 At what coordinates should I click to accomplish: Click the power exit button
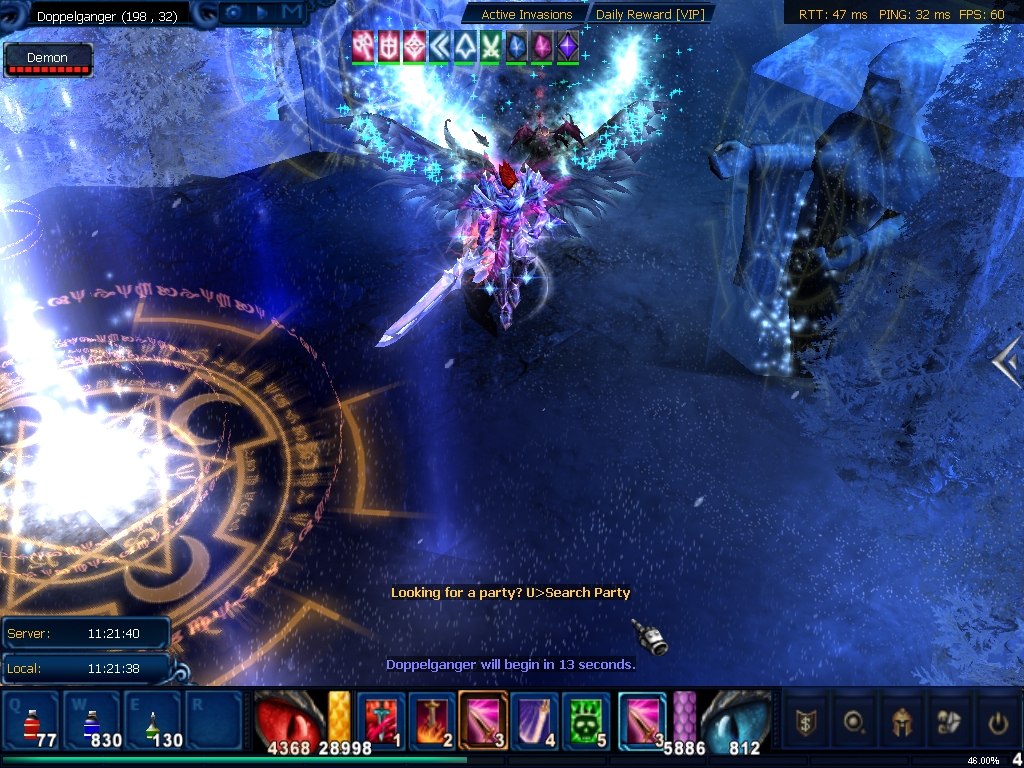click(997, 721)
